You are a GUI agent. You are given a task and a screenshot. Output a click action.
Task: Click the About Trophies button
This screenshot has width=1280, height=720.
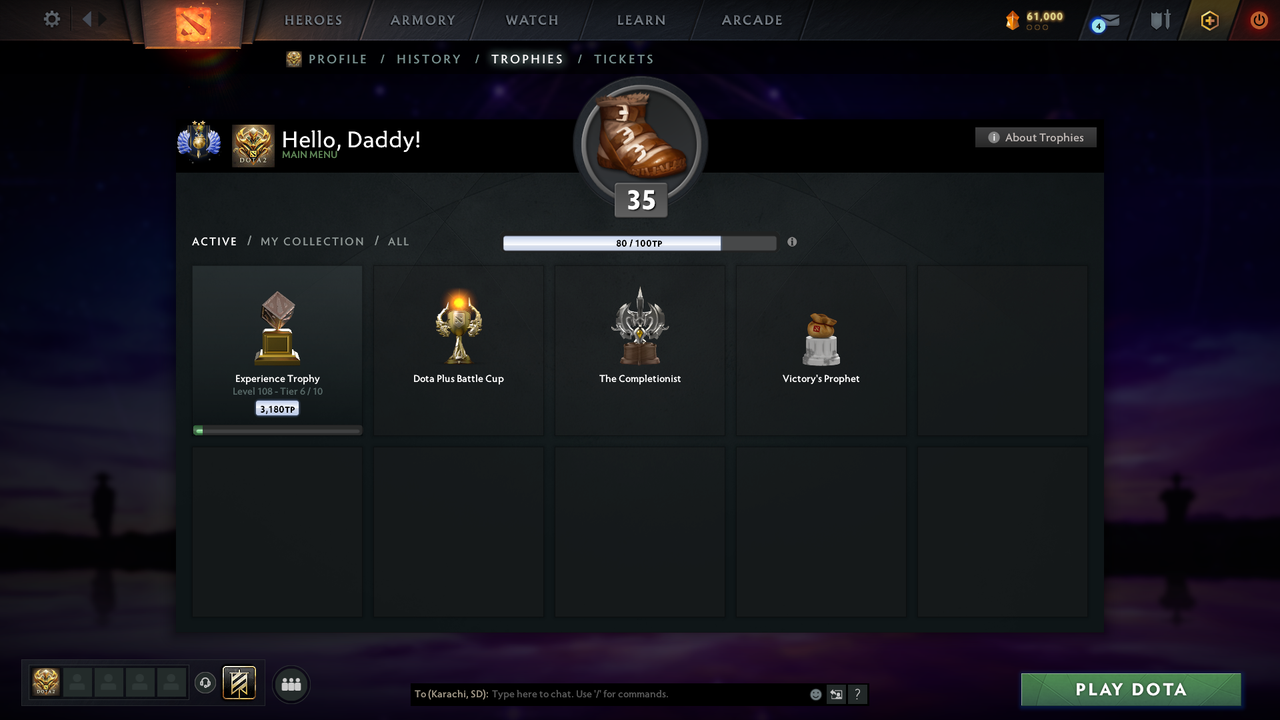1036,137
